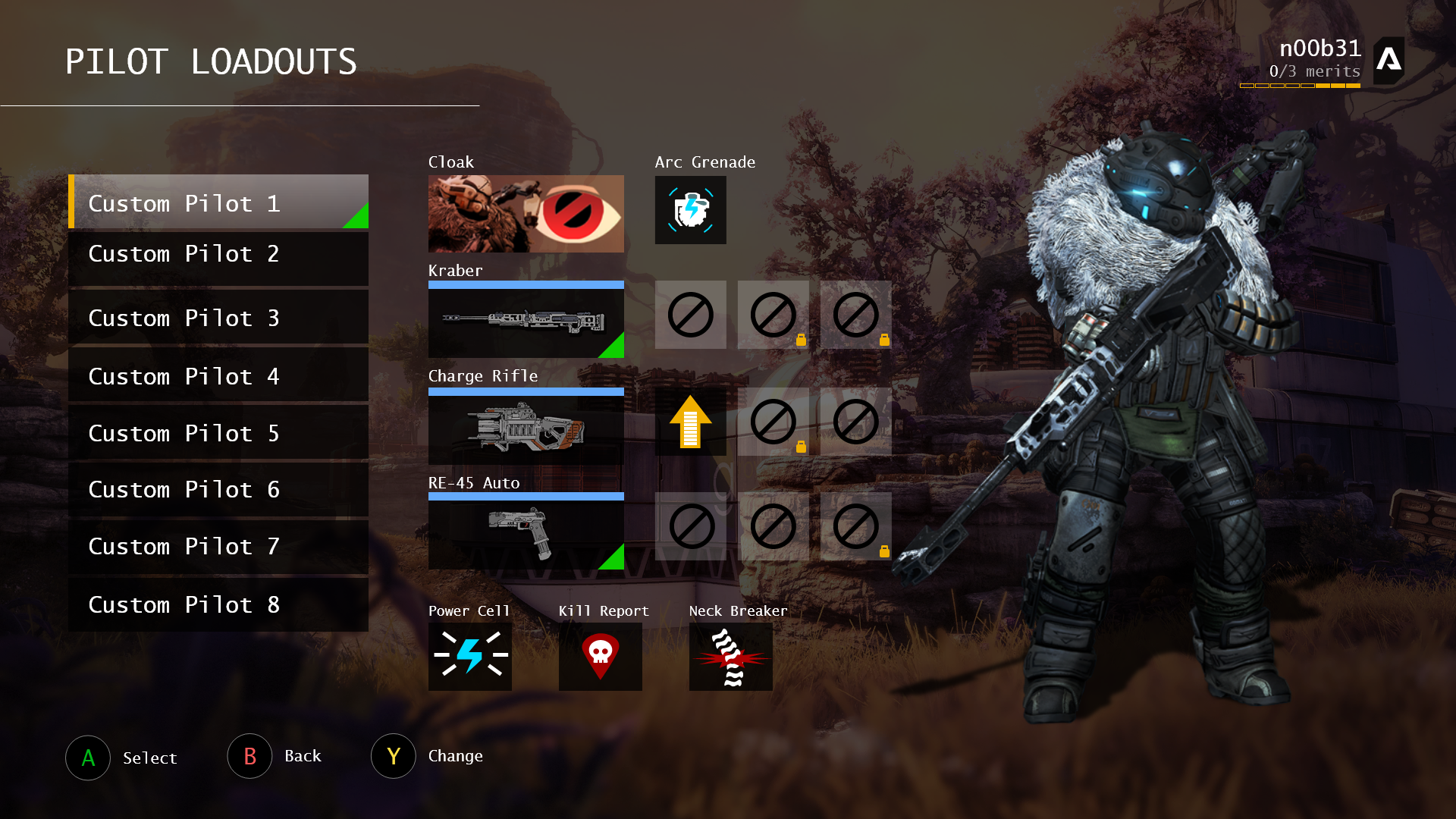Open the Power Cell kit slot
1456x819 pixels.
pos(469,657)
